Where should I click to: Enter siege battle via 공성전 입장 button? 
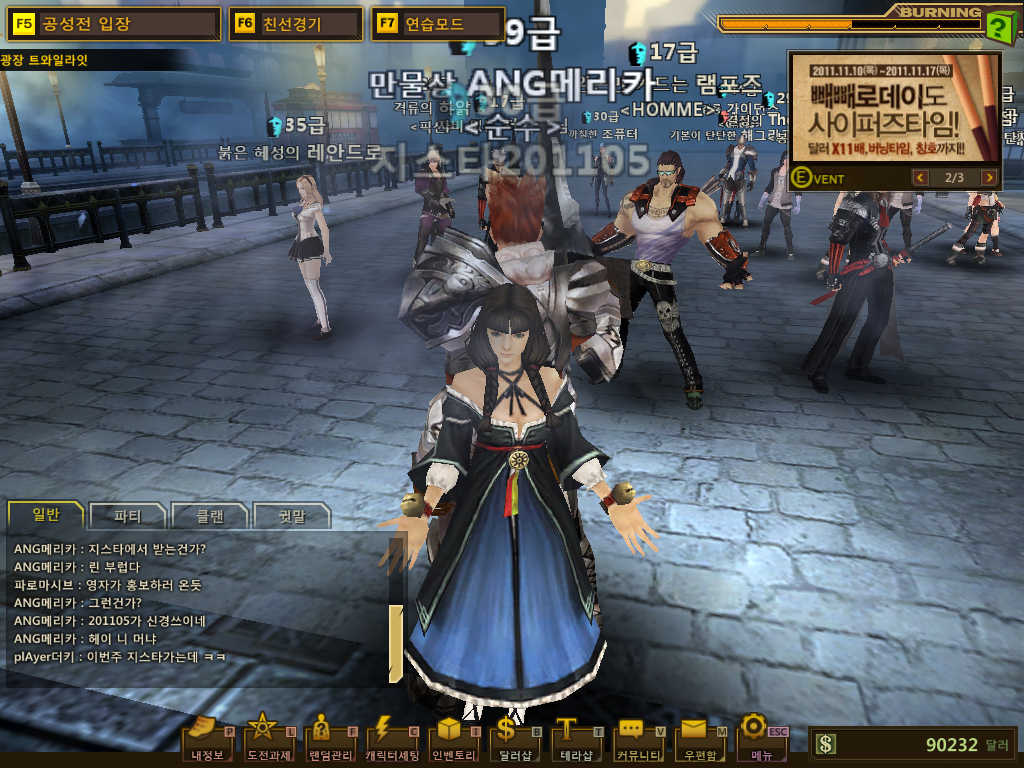pyautogui.click(x=113, y=24)
